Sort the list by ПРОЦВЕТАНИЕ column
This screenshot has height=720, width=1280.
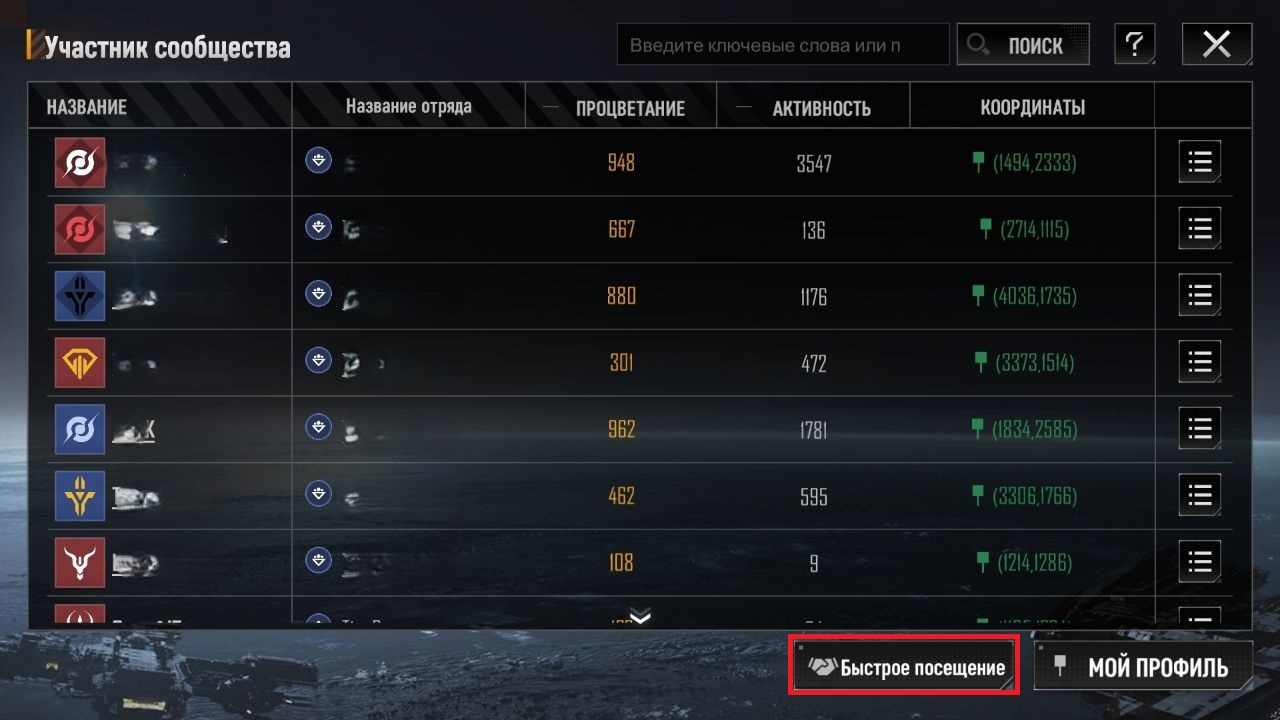(x=629, y=108)
